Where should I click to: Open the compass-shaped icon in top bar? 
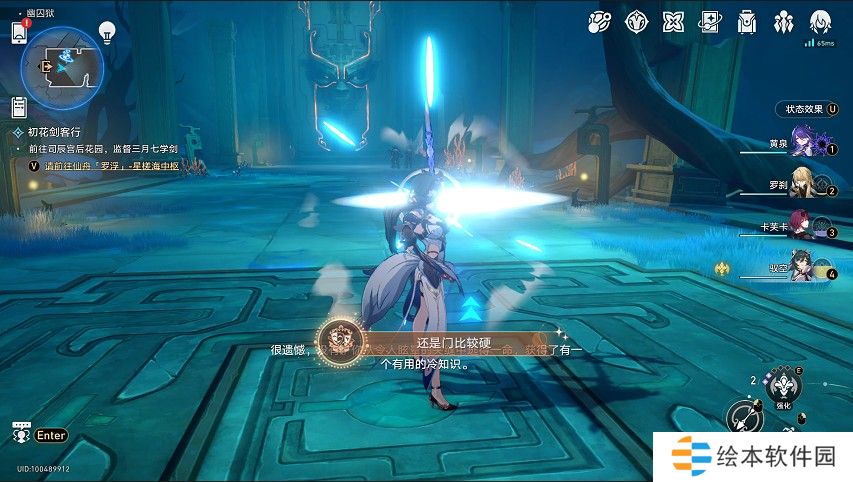pos(635,21)
